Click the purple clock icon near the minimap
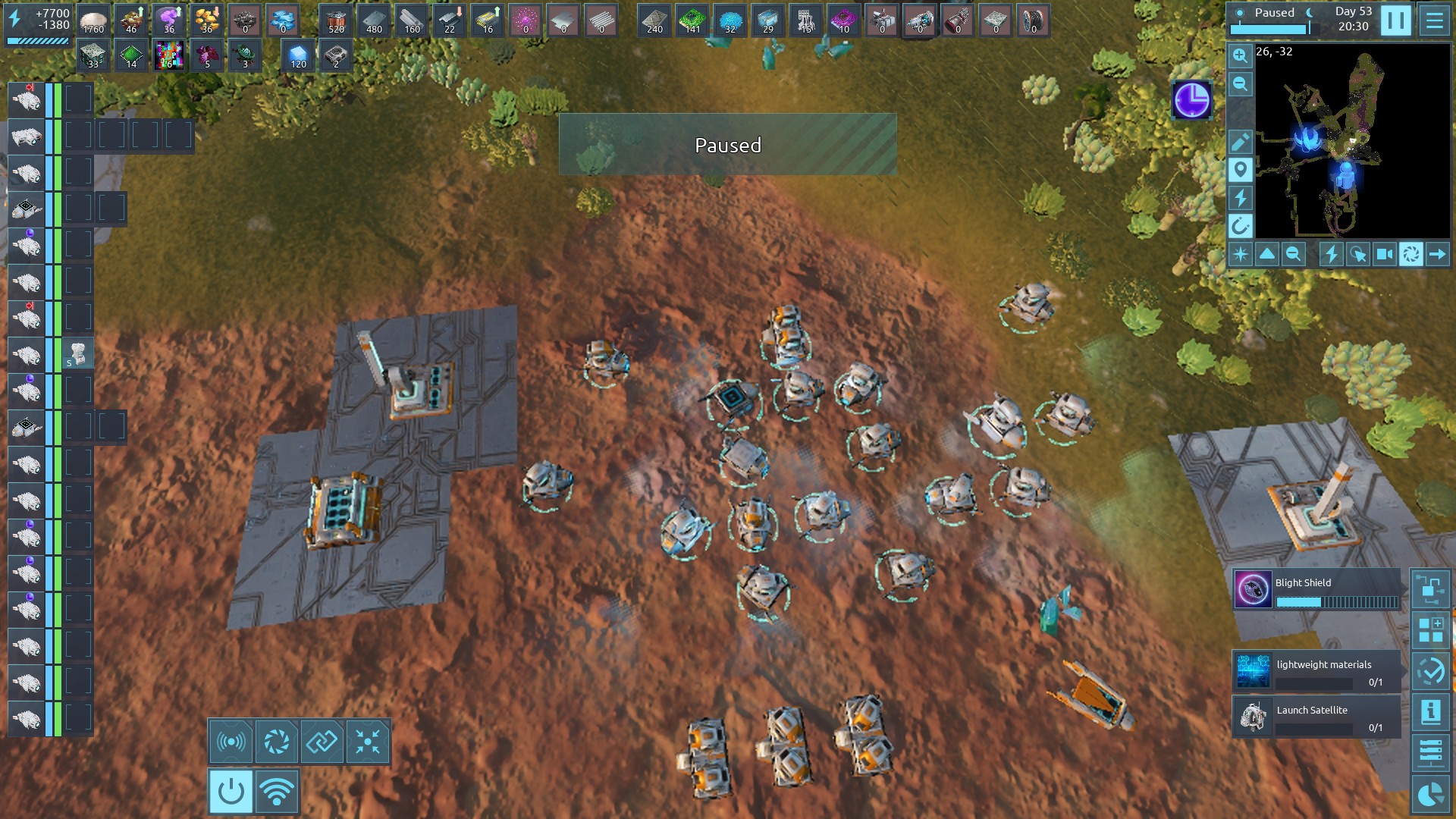Screen dimensions: 1456x819 tap(1191, 100)
